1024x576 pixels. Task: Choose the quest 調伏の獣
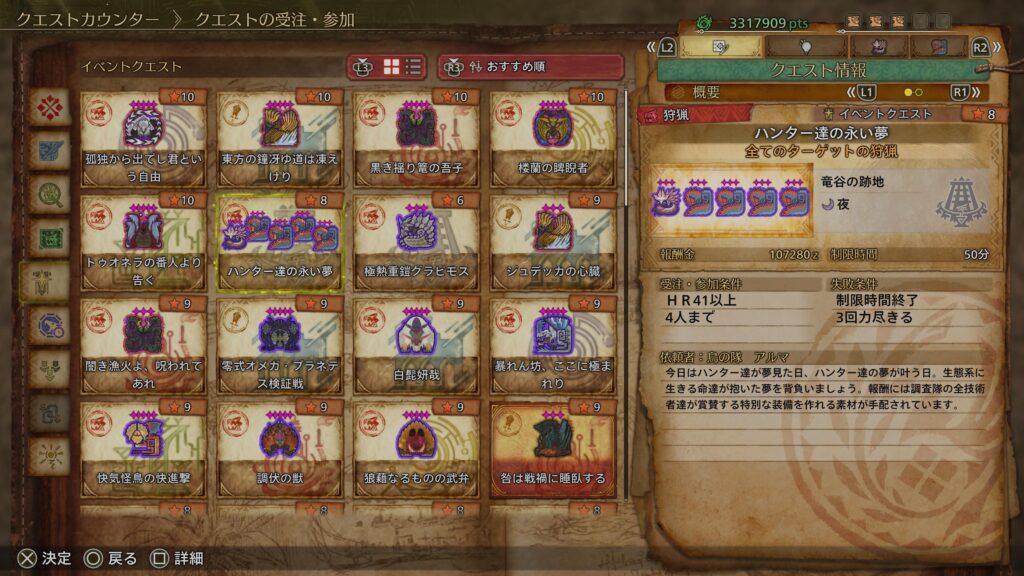click(279, 450)
